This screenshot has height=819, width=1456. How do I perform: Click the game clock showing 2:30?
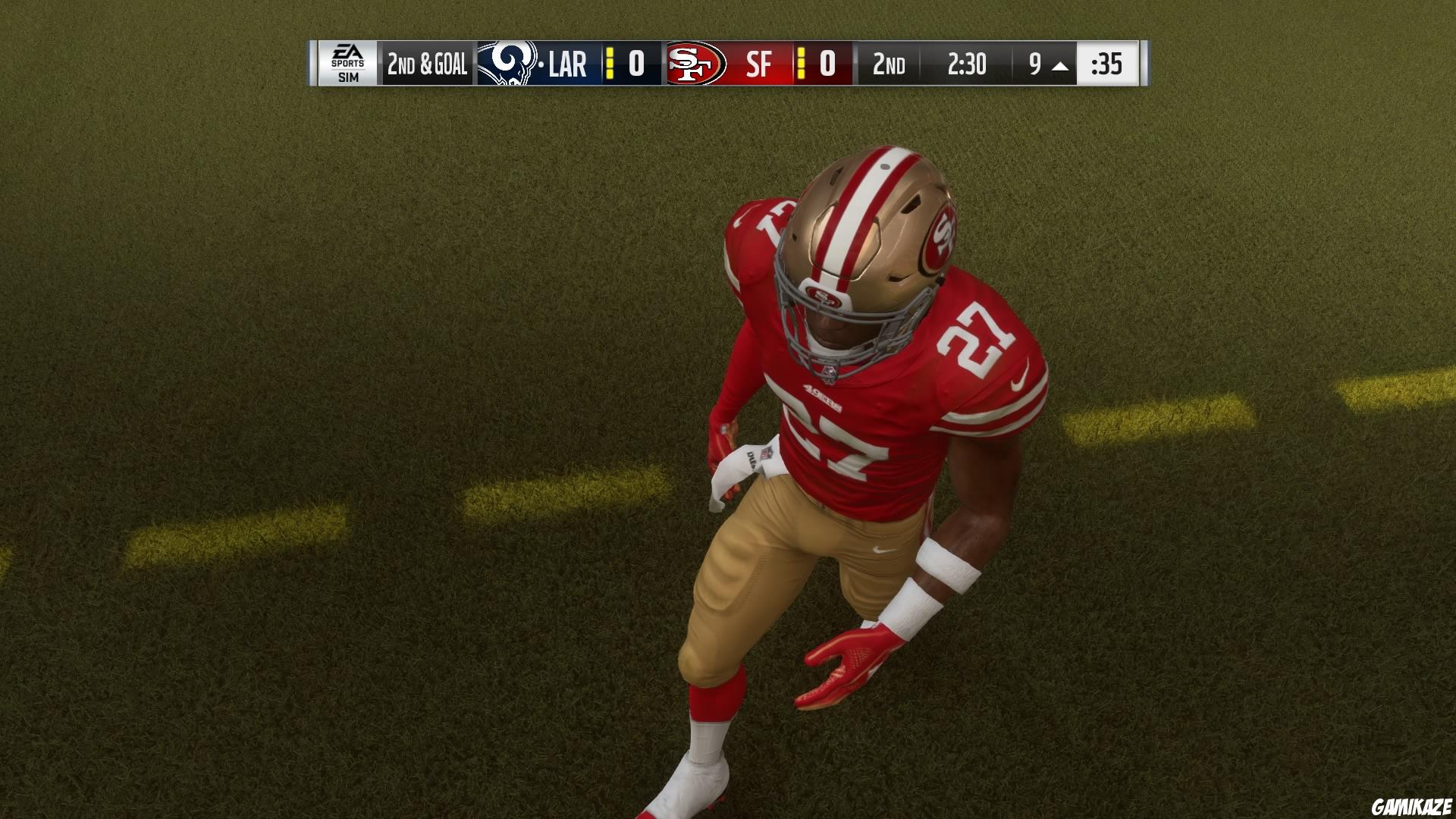click(x=968, y=64)
